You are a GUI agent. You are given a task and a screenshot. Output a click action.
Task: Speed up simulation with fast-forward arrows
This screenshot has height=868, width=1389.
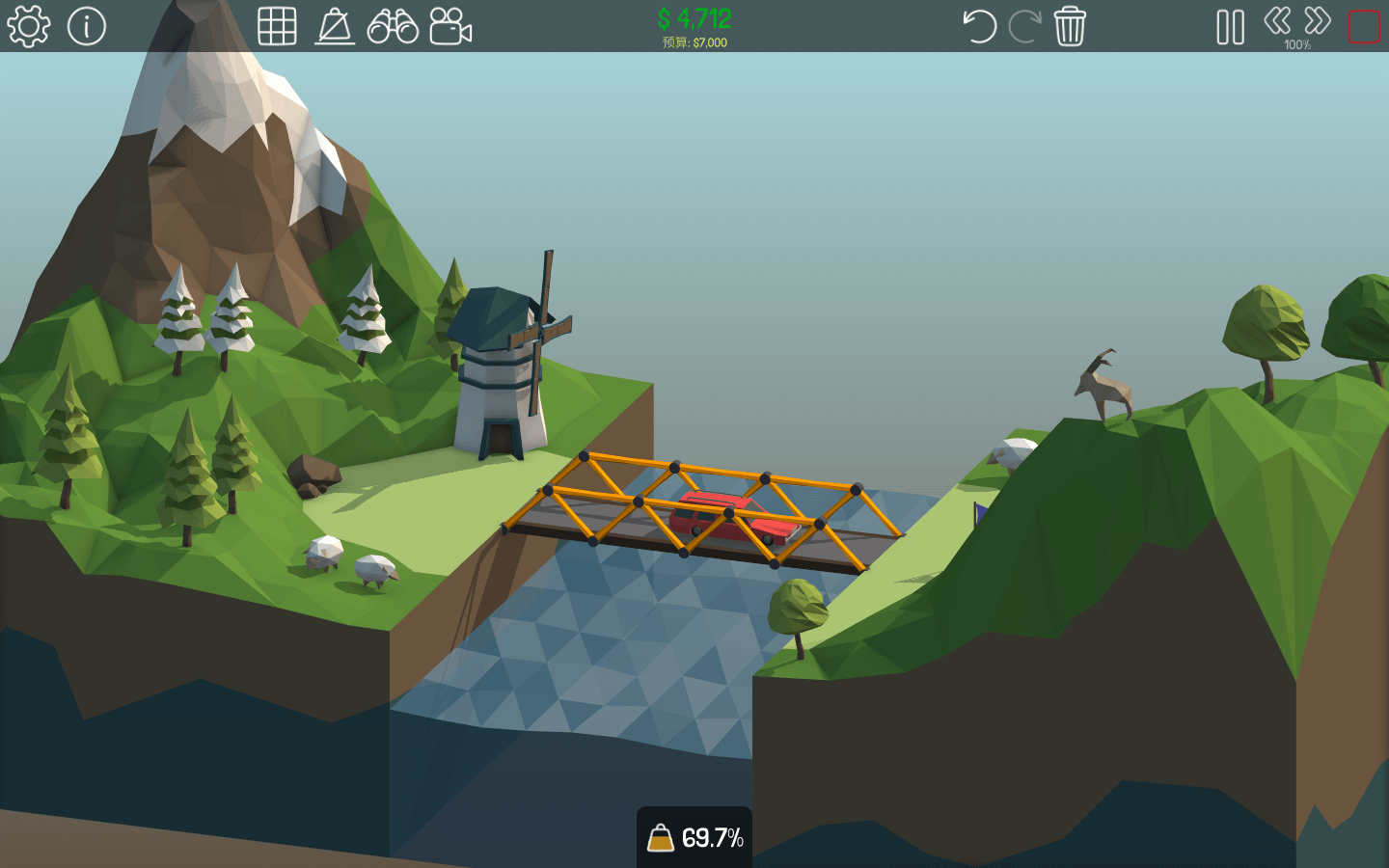click(1318, 20)
